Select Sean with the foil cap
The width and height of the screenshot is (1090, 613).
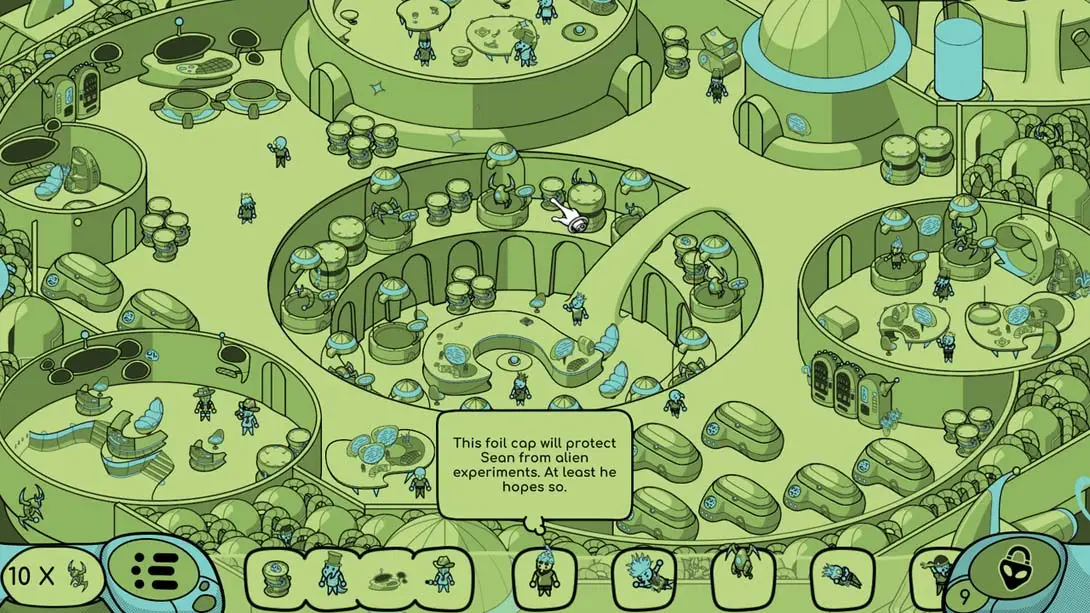click(x=542, y=576)
